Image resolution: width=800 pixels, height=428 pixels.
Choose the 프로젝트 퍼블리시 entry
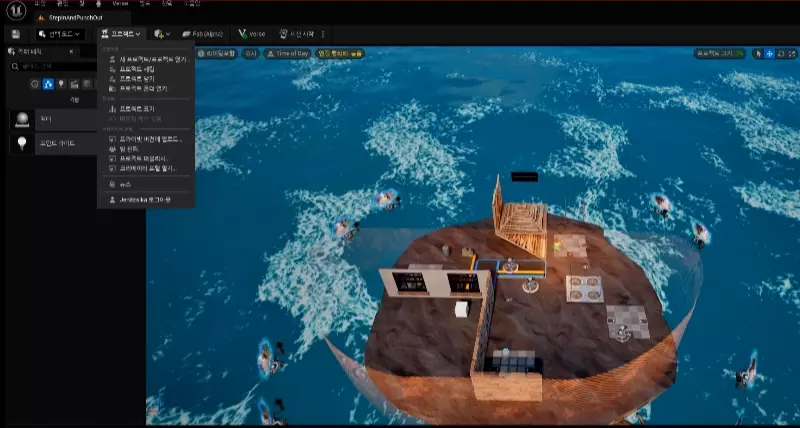point(143,158)
